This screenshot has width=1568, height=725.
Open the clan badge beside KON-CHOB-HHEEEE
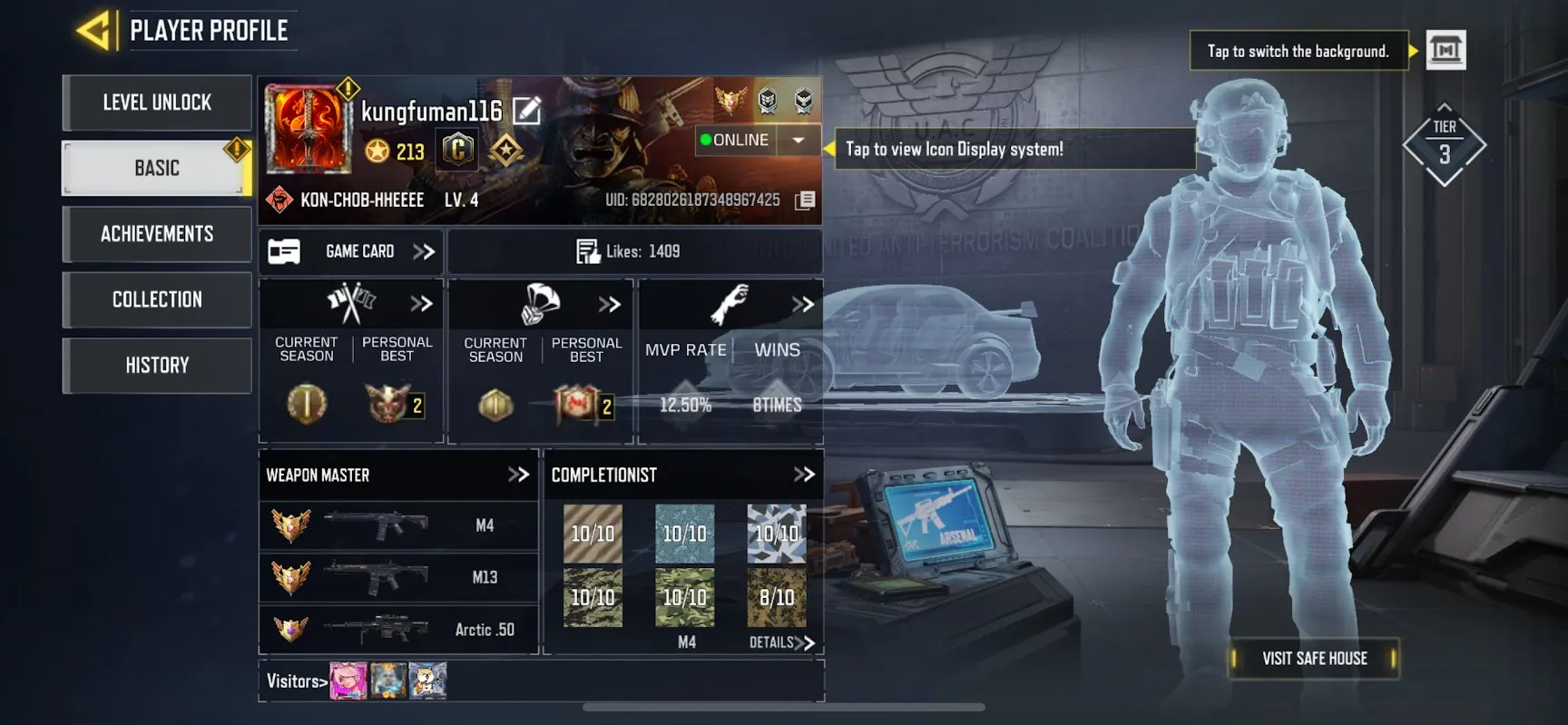277,199
